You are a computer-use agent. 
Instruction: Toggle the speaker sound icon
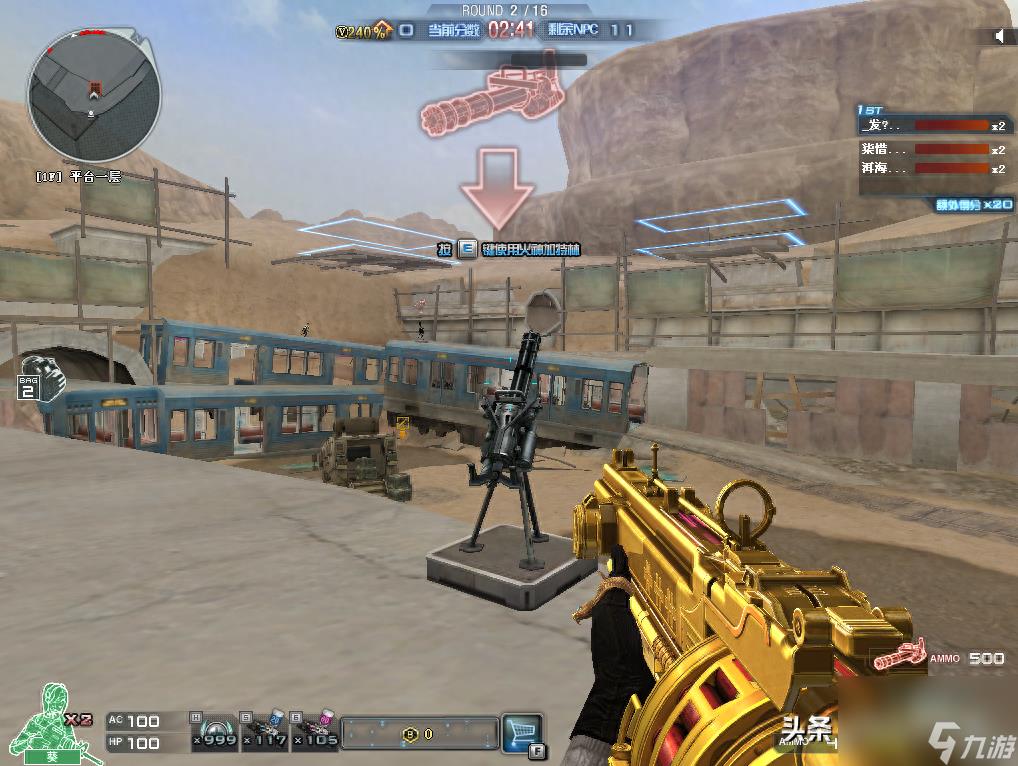point(998,37)
